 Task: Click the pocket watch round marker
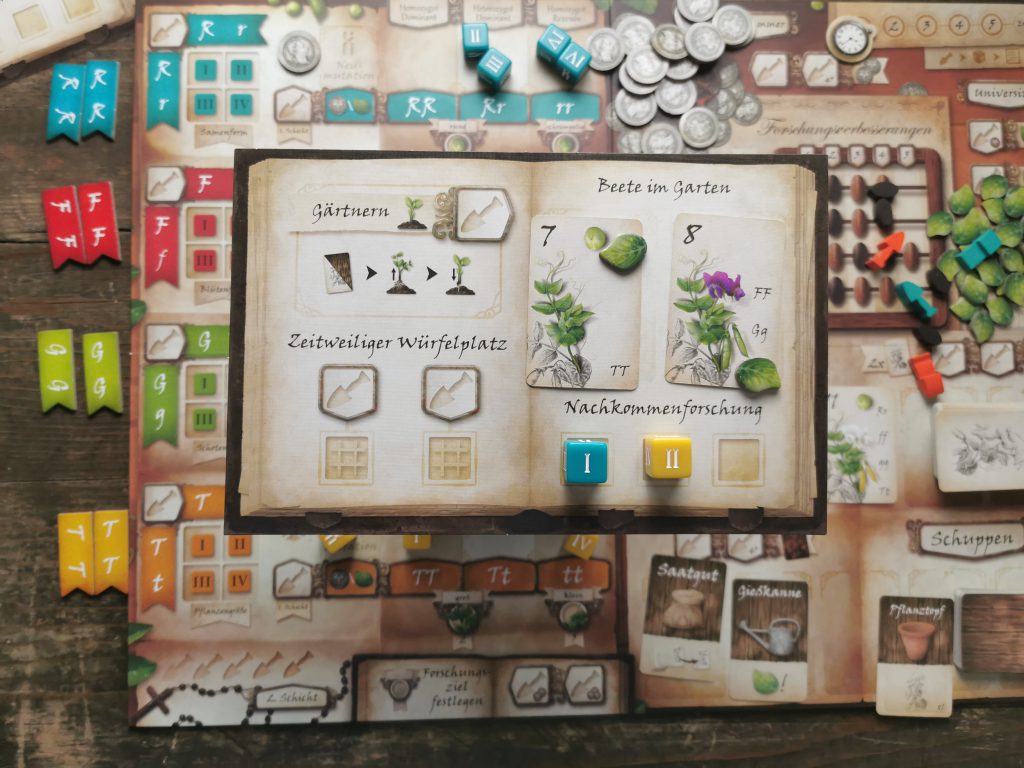(x=850, y=37)
